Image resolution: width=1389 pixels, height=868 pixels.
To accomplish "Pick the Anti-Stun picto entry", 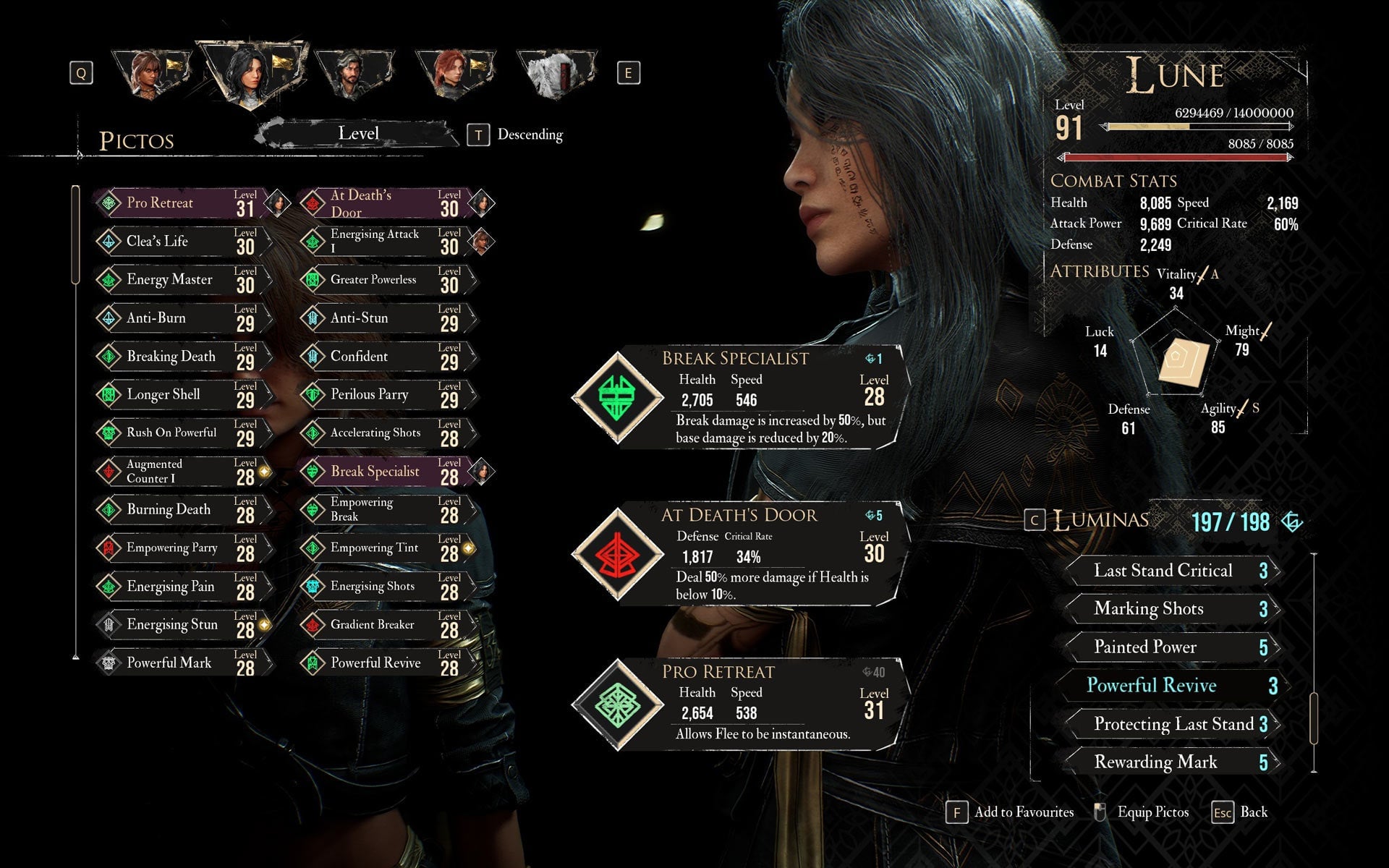I will pos(385,318).
